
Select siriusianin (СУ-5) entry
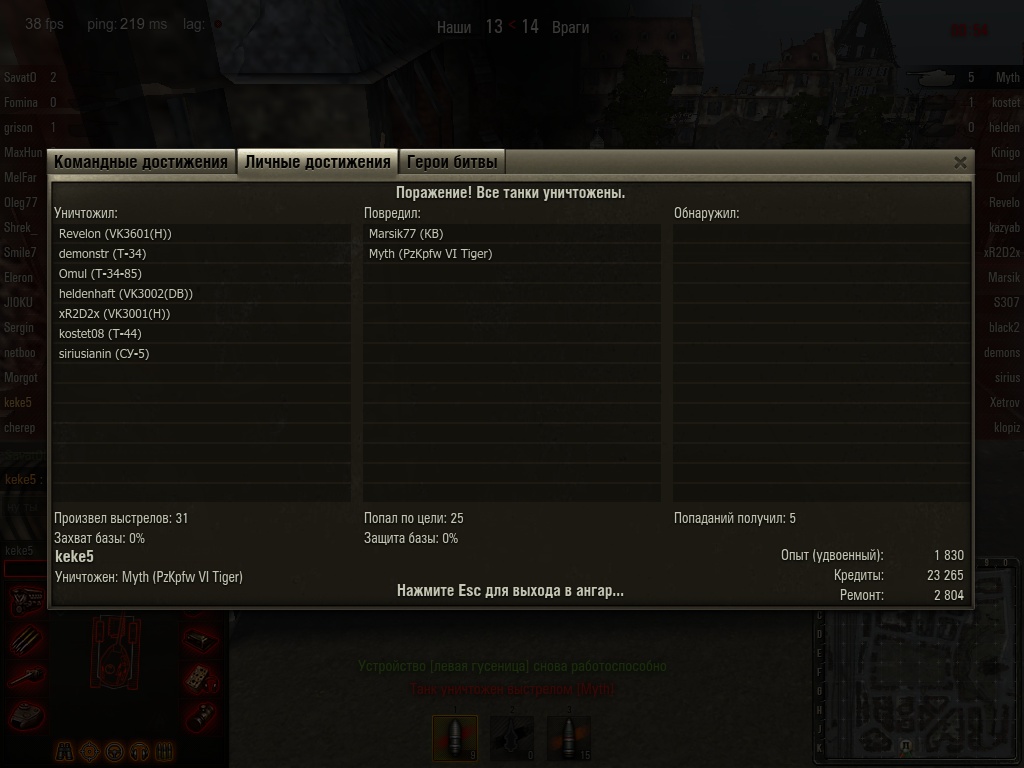click(x=104, y=354)
